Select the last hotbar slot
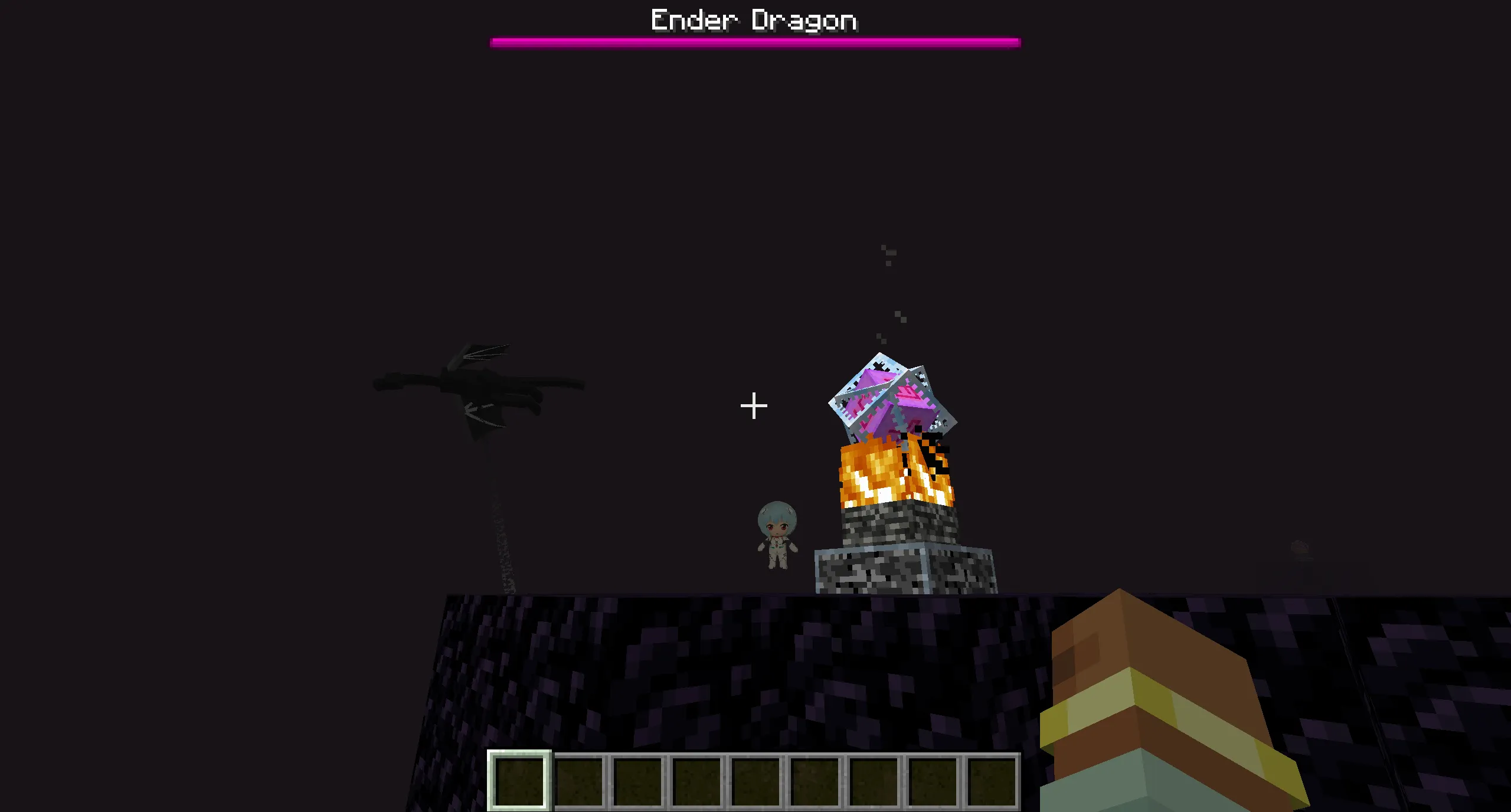 tap(990, 780)
